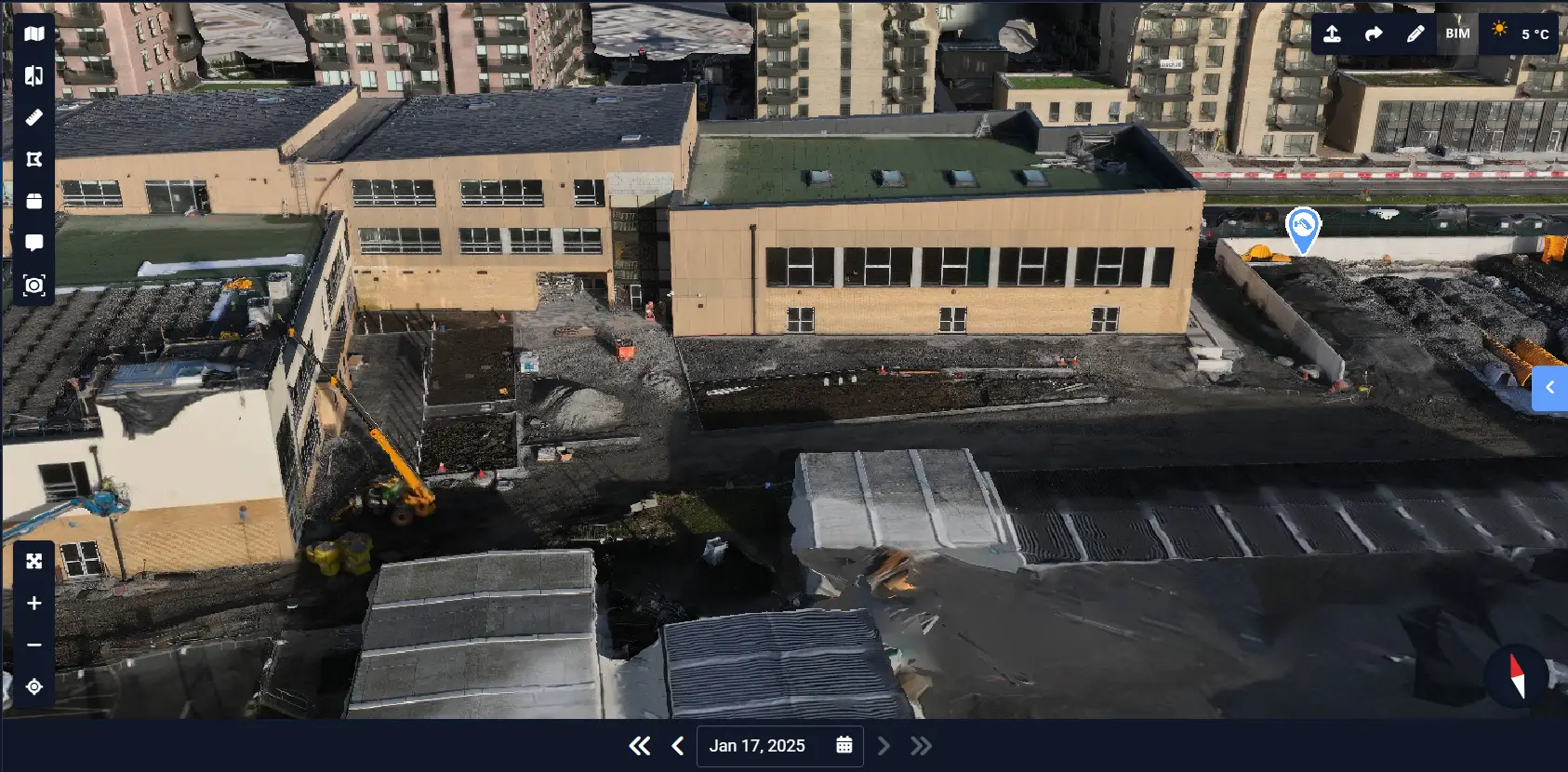The width and height of the screenshot is (1568, 772).
Task: Jump to earliest capture with double-left chevrons
Action: 640,745
